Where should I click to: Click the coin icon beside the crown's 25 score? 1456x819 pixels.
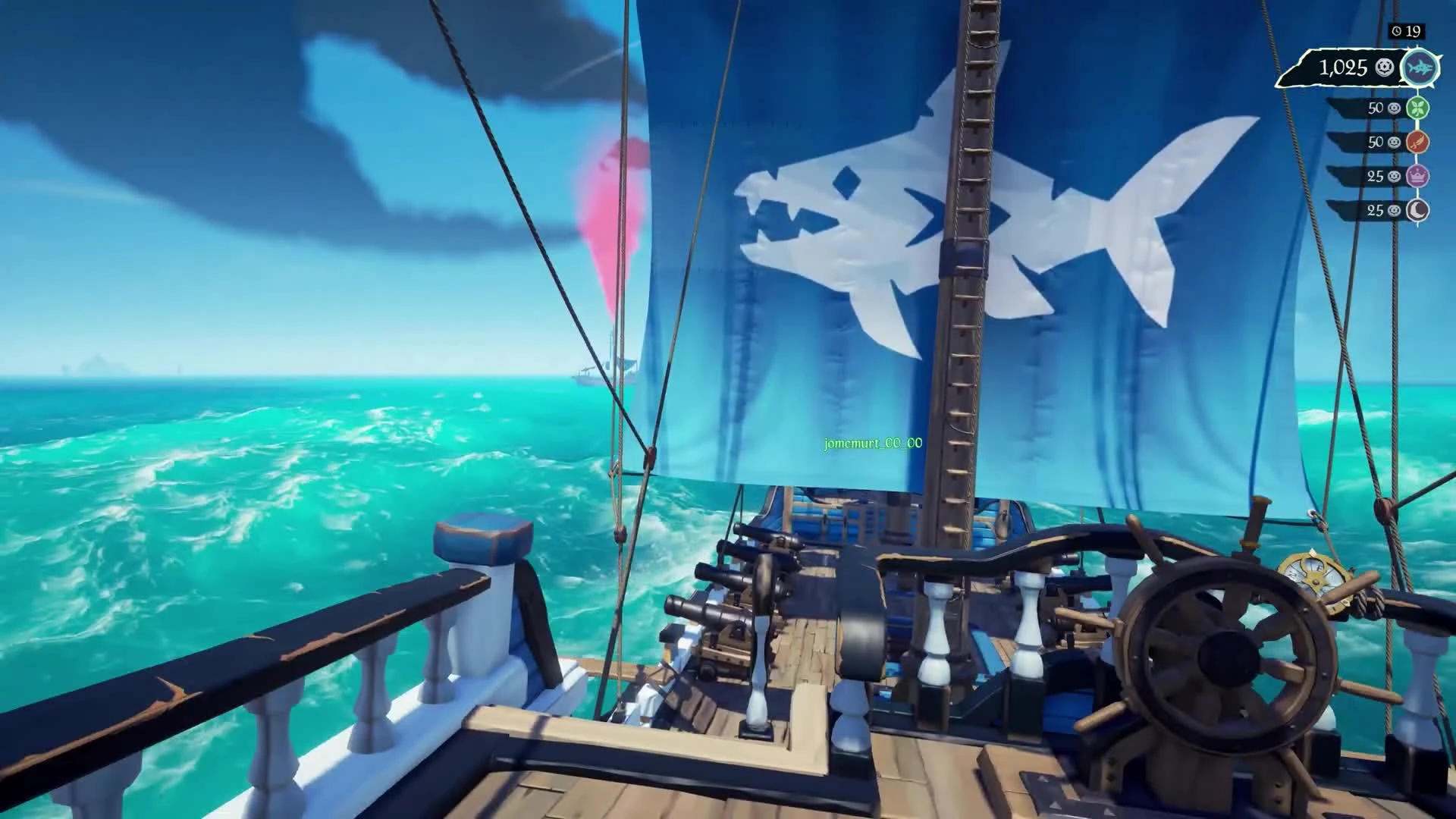(x=1393, y=175)
